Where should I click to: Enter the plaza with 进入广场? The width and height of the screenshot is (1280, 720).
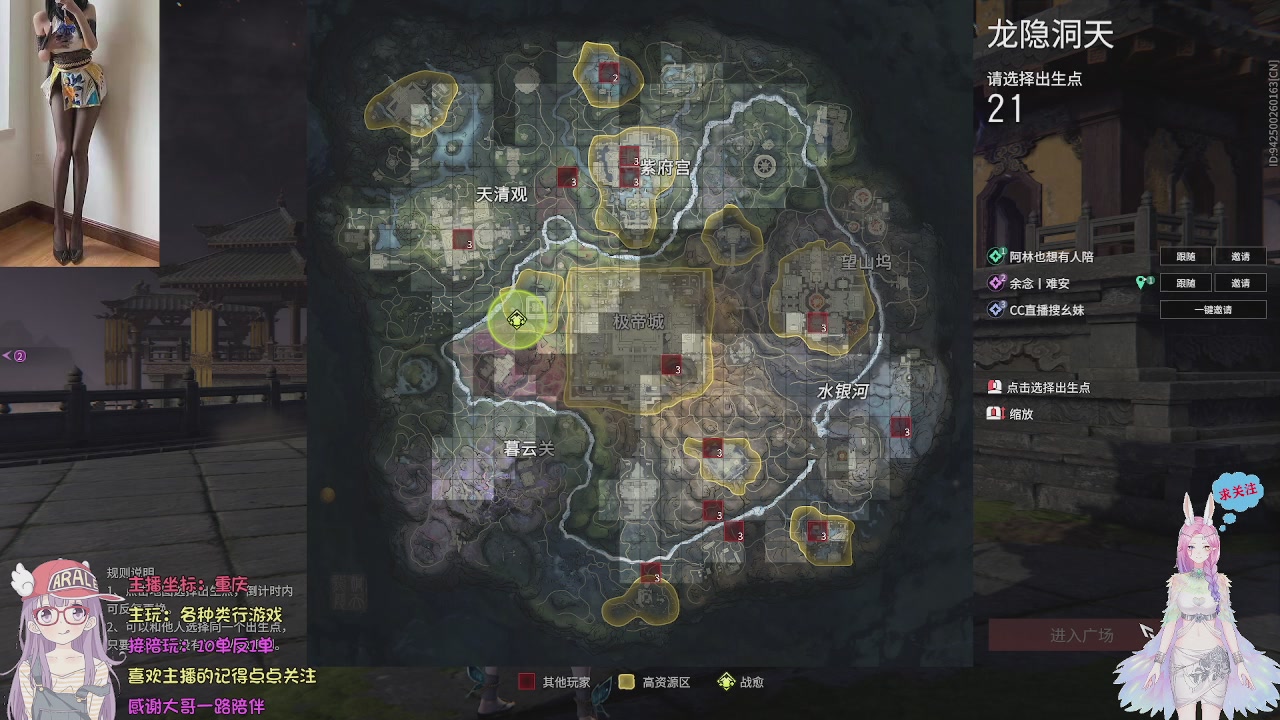coord(1081,635)
